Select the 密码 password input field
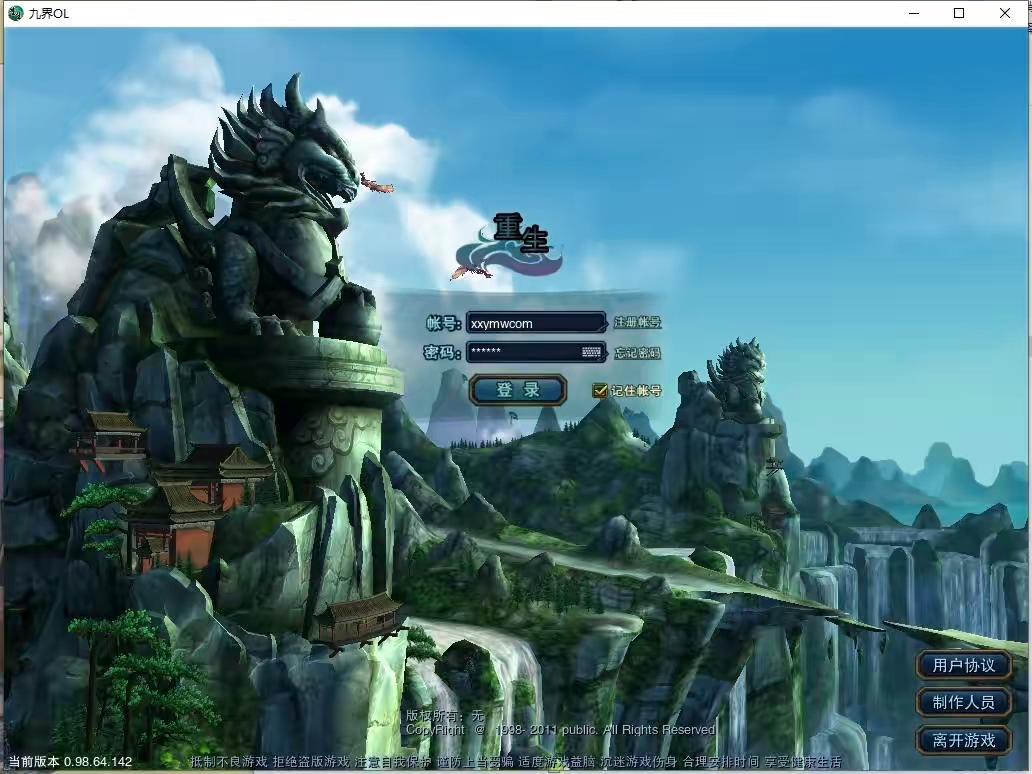Screen dimensions: 1032x774 [523, 352]
